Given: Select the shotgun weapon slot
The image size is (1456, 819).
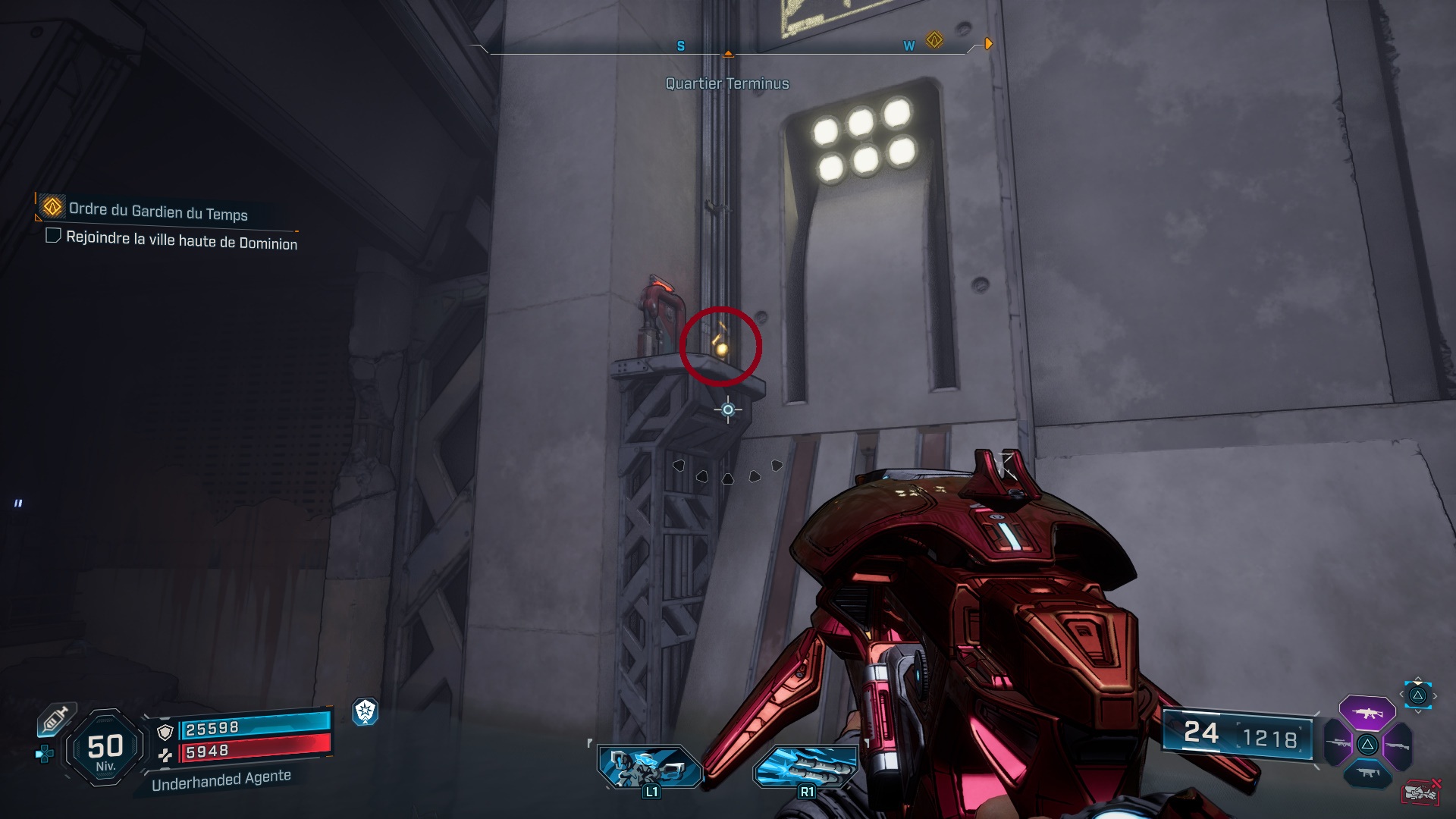Looking at the screenshot, I should click(1398, 745).
